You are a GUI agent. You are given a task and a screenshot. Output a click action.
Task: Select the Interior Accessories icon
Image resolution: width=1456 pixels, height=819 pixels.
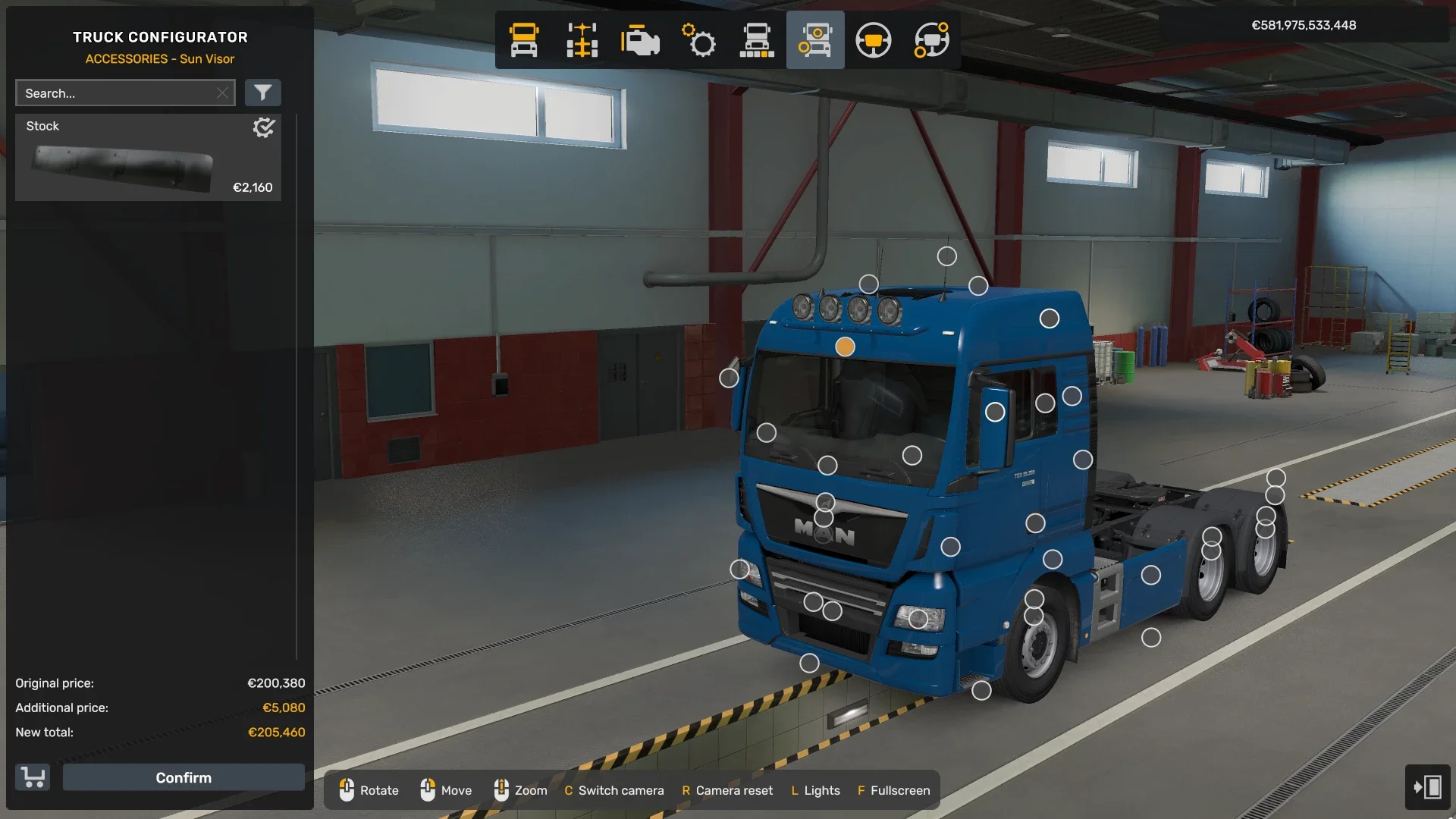coord(930,39)
